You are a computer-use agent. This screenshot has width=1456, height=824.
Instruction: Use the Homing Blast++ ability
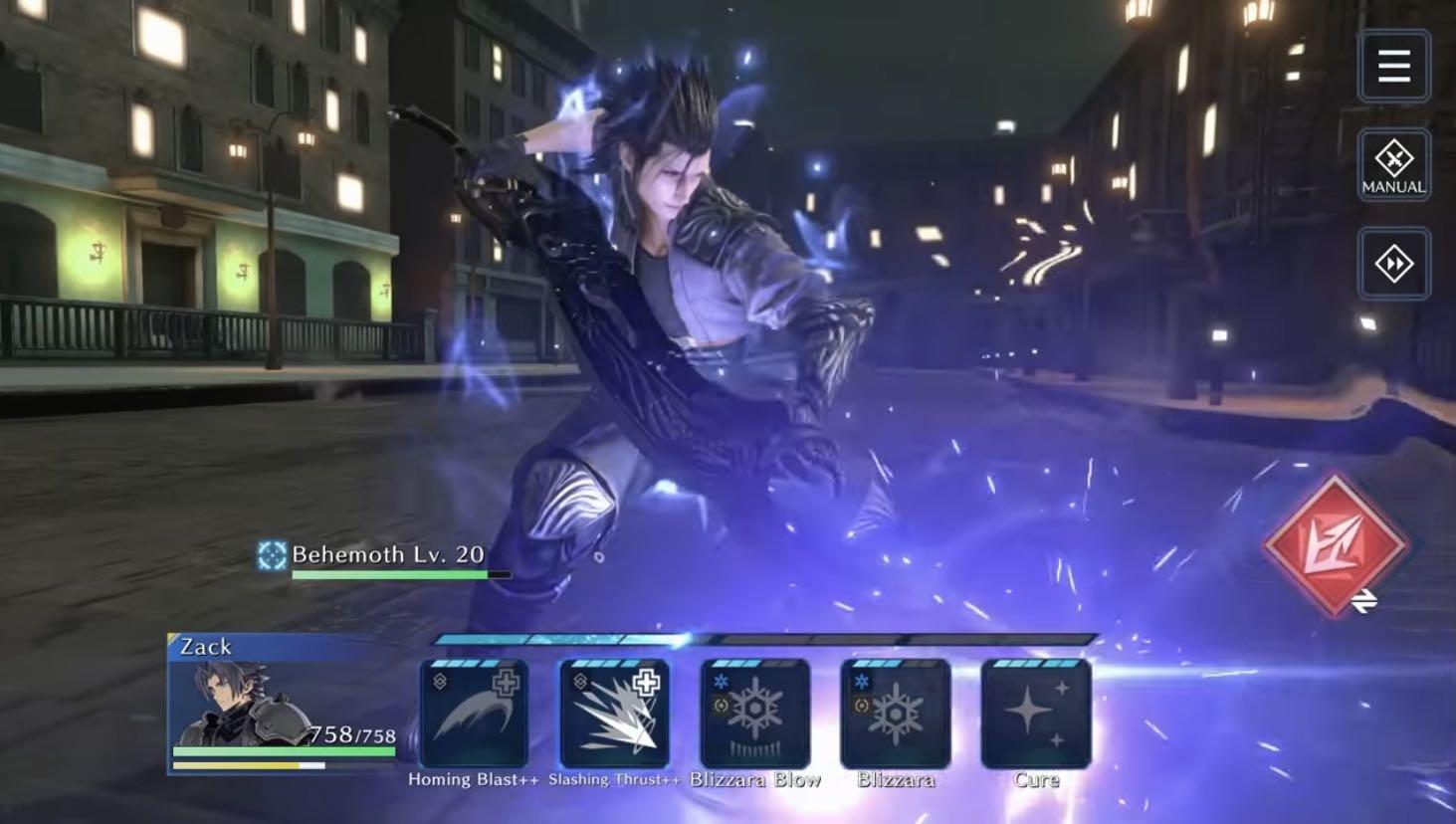(x=474, y=715)
